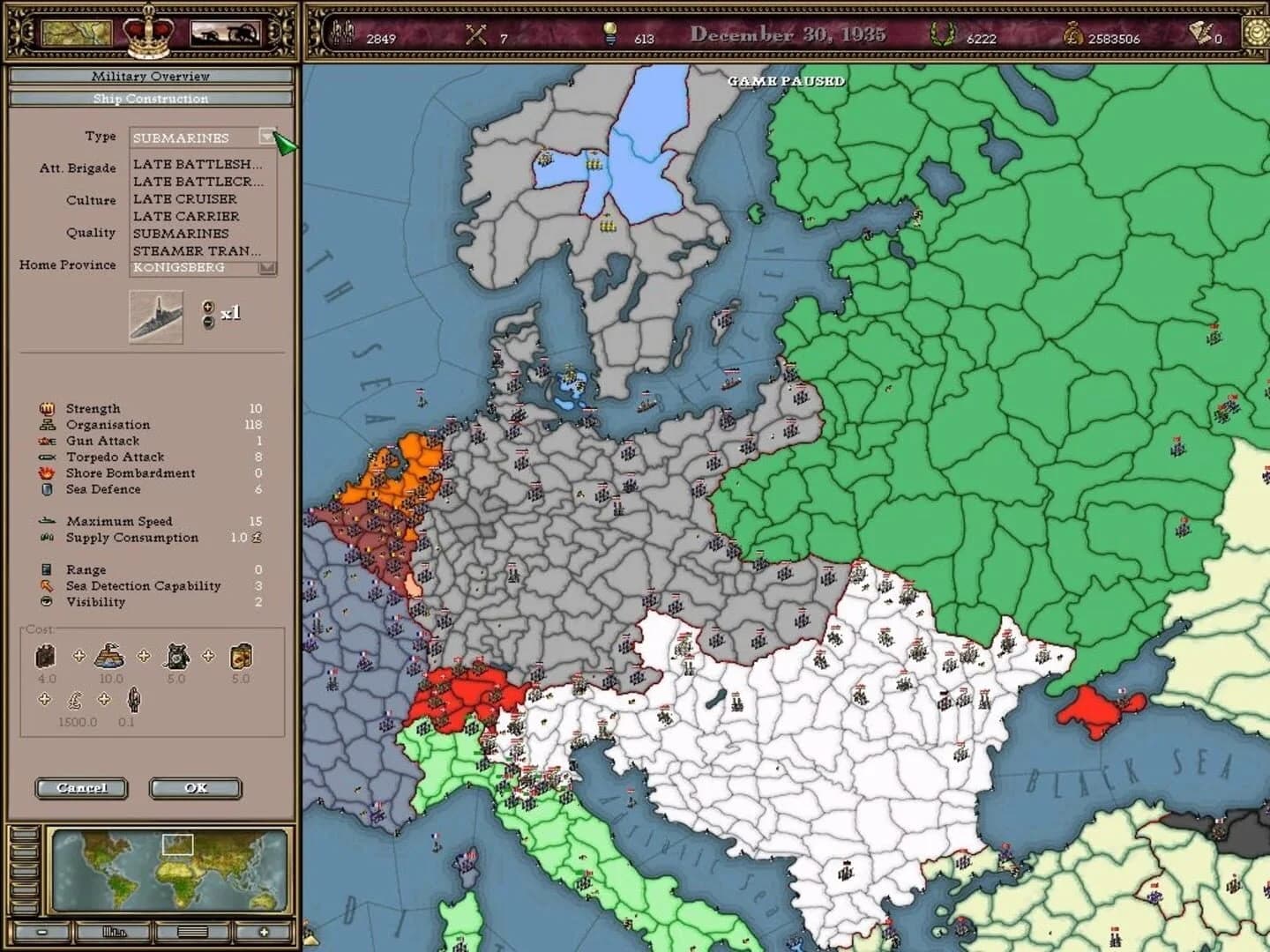Open the Home Province Konigsberg dropdown
Image resolution: width=1270 pixels, height=952 pixels.
pos(267,269)
